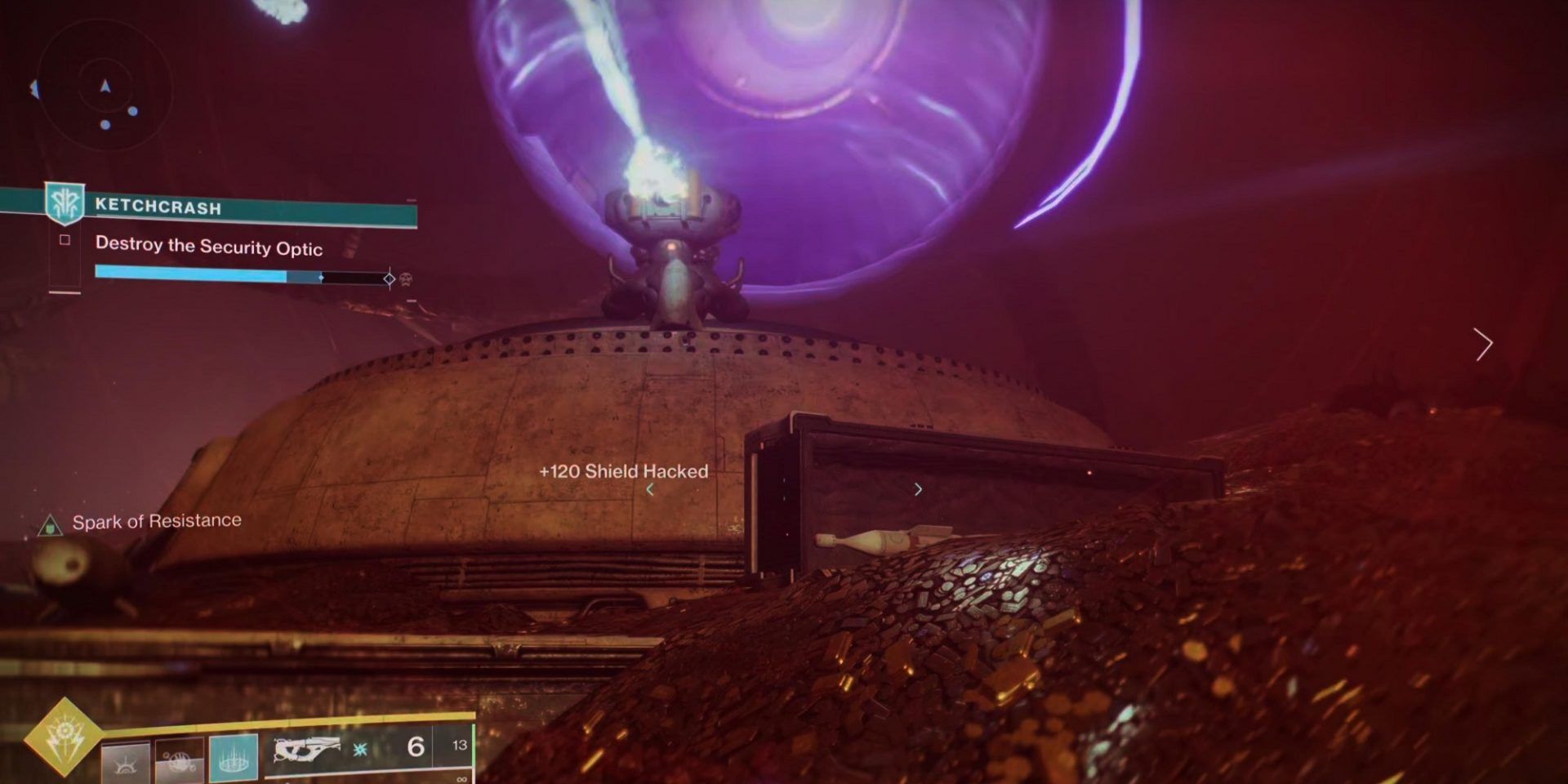Toggle the diamond marker on the objective bar
The width and height of the screenshot is (1568, 784).
[x=389, y=278]
